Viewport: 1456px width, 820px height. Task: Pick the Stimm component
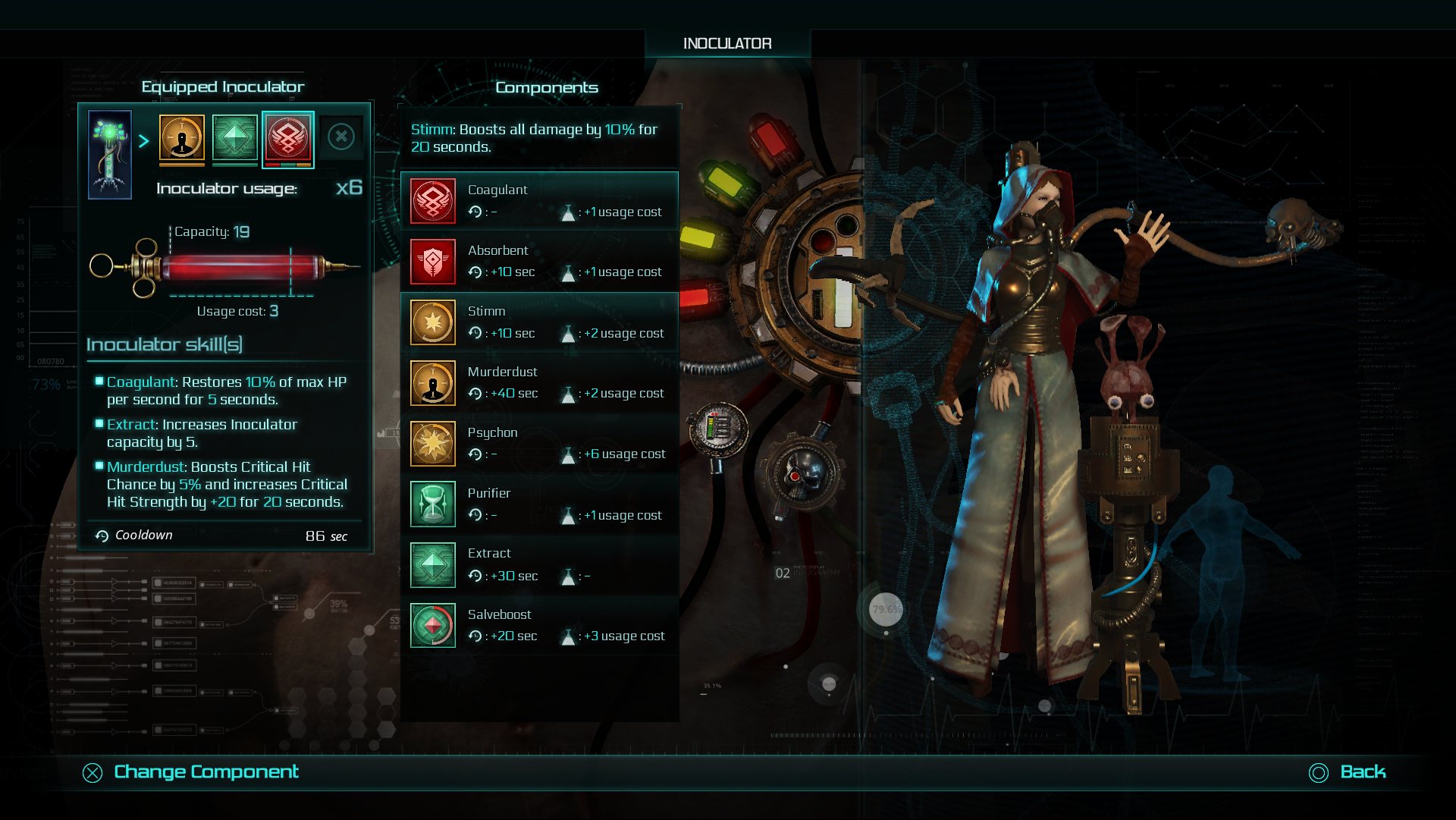pyautogui.click(x=539, y=322)
